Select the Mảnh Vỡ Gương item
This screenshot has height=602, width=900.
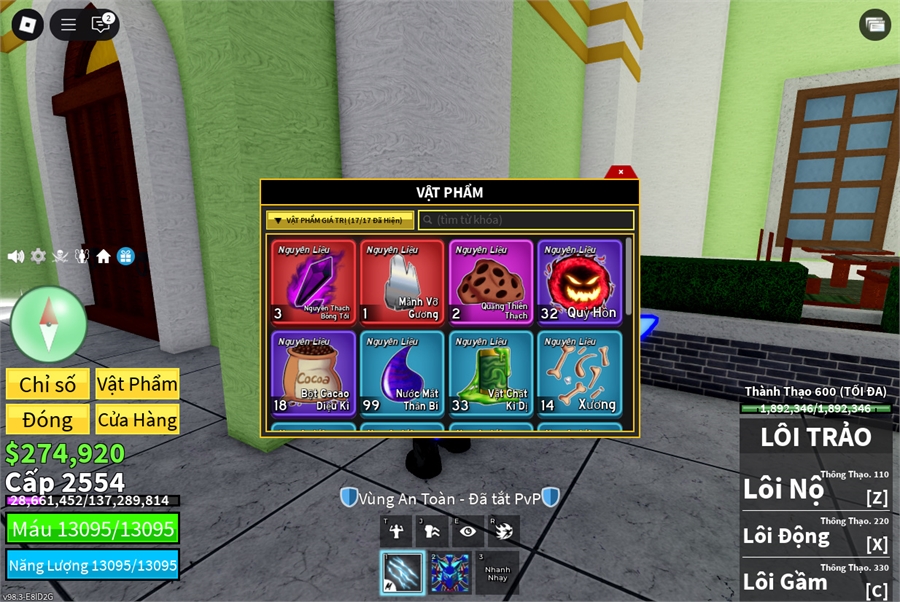tap(402, 282)
